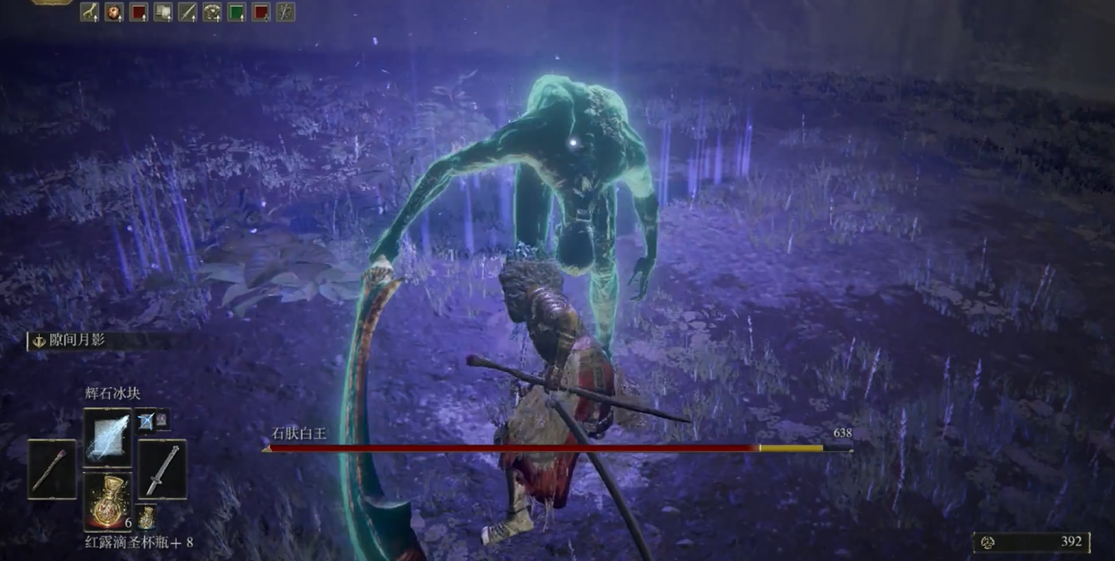Click the chest armor buff status icon

click(x=212, y=12)
